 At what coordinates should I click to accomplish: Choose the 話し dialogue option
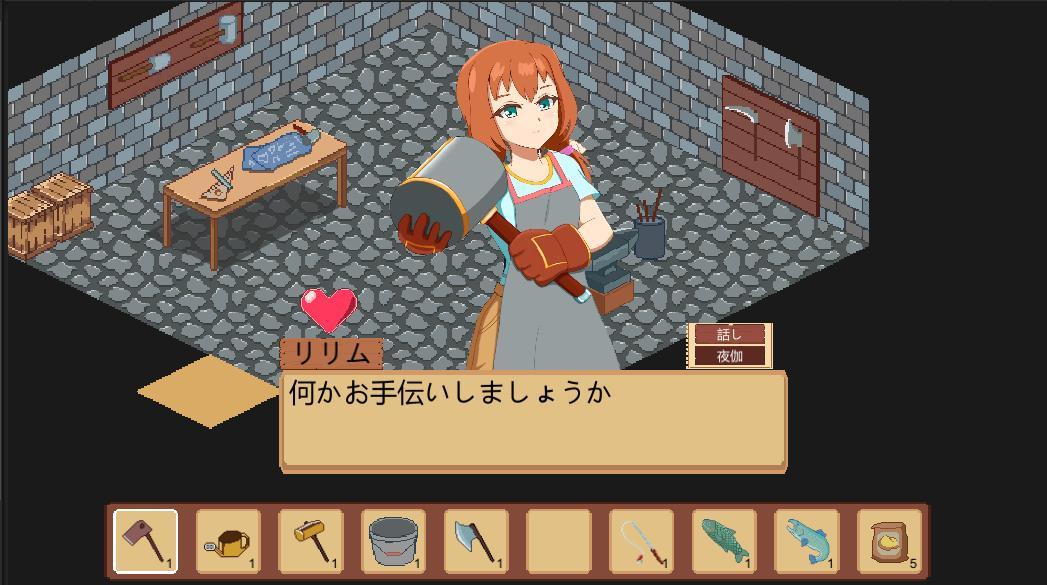pos(729,334)
